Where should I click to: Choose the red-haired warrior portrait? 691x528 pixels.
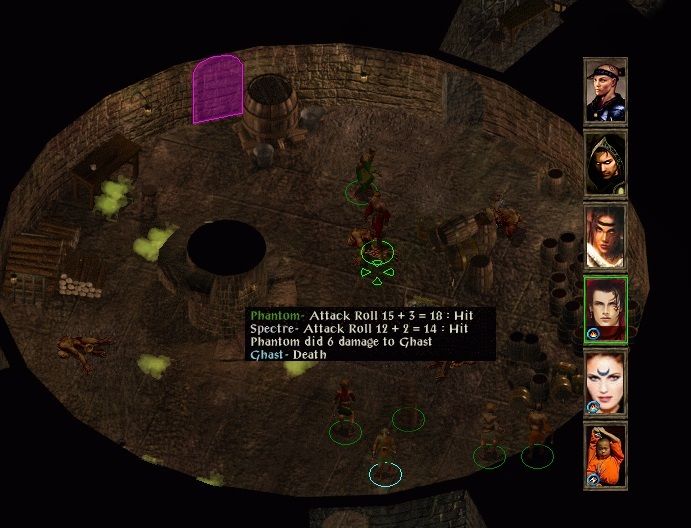click(x=605, y=236)
